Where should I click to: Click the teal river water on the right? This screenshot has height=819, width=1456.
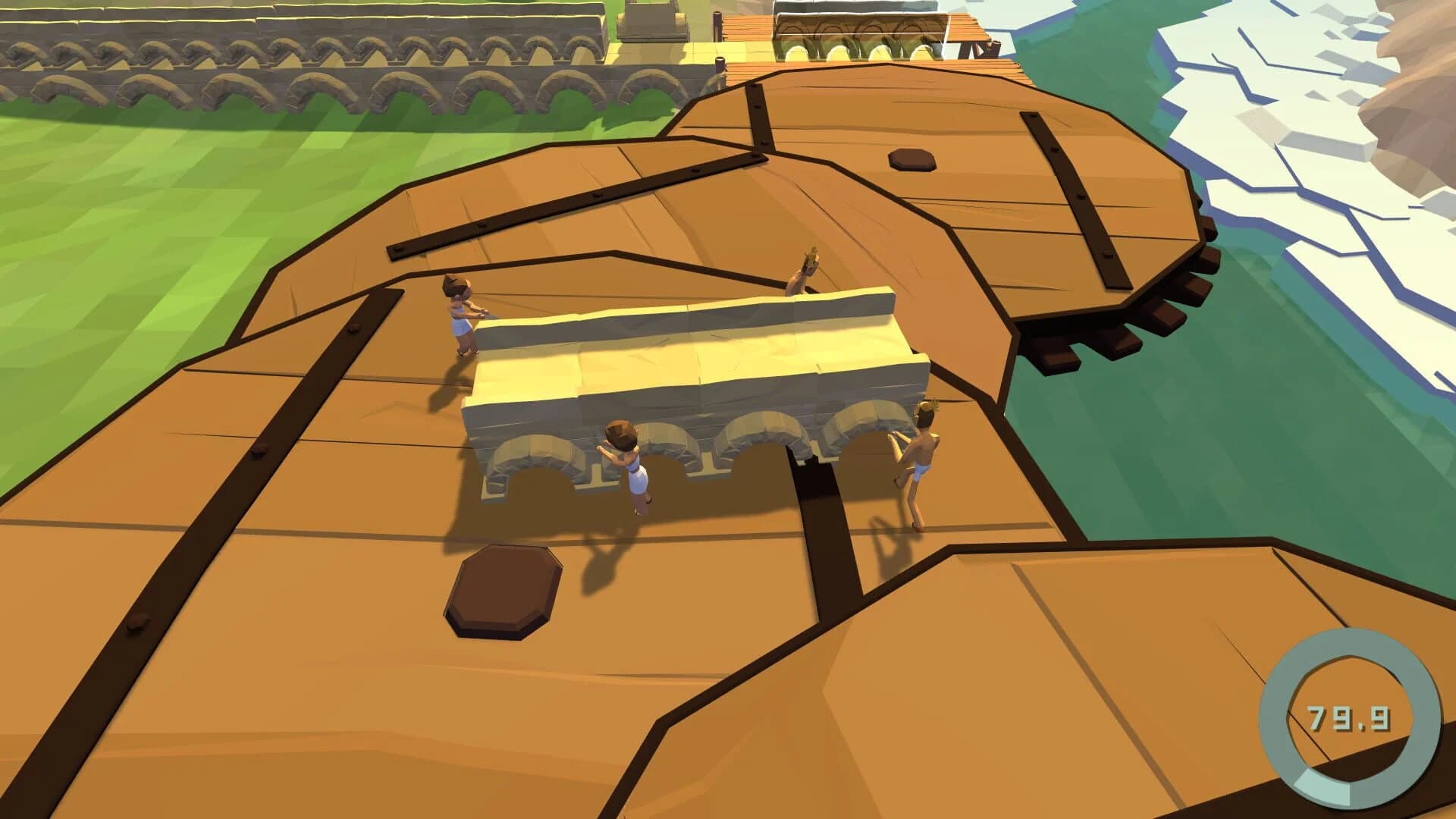coord(1213,455)
